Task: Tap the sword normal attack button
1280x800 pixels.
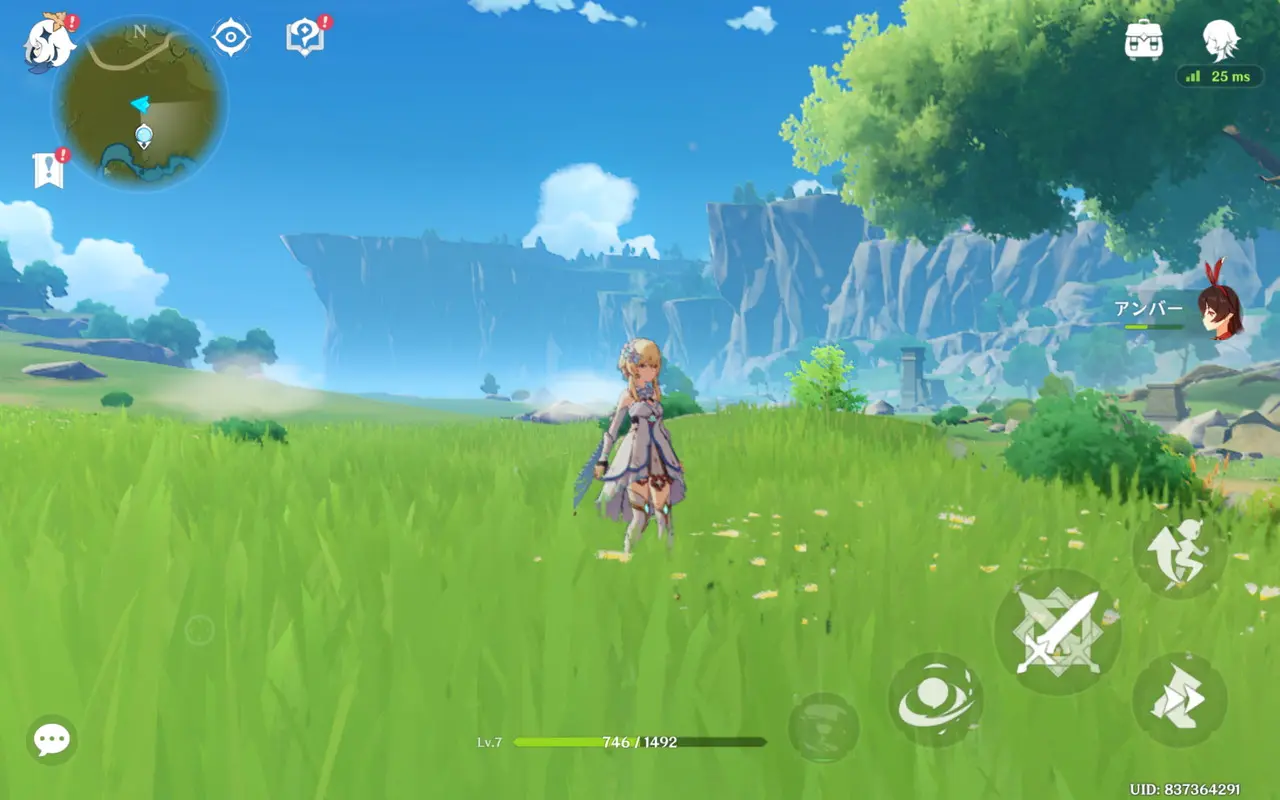Action: (1057, 632)
